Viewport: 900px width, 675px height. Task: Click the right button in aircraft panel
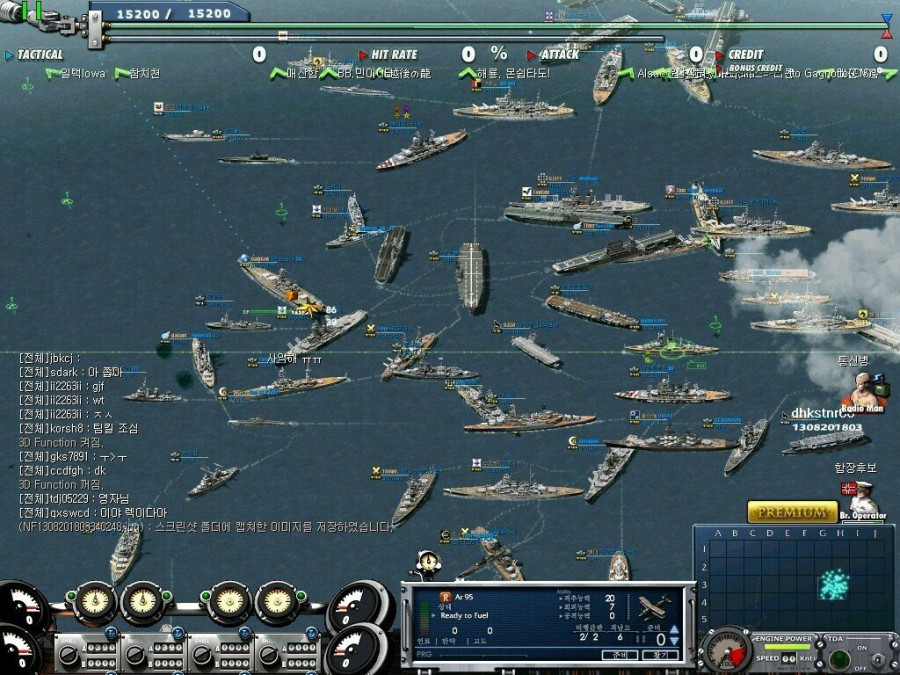pos(660,655)
